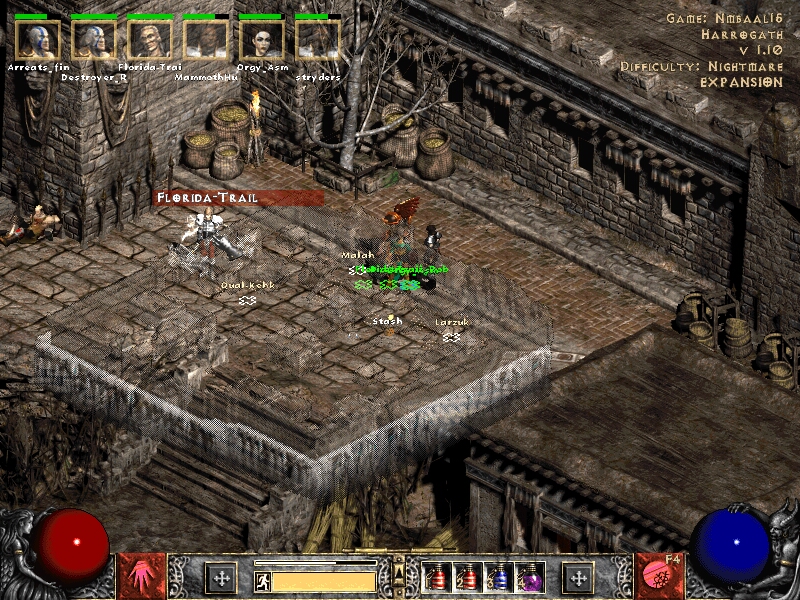Image resolution: width=800 pixels, height=600 pixels.
Task: Toggle the run/walk running figure button
Action: 262,580
